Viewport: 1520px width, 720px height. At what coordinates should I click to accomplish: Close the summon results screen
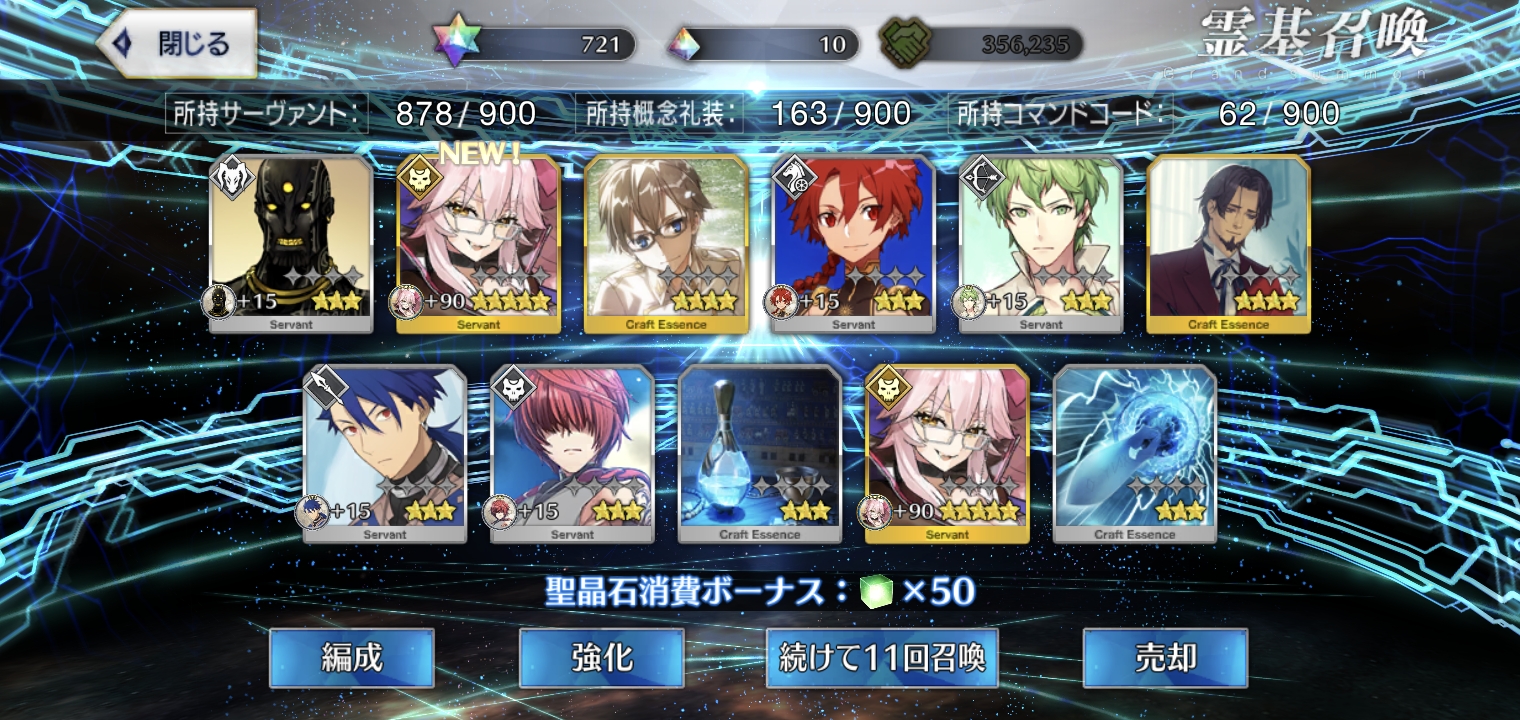tap(176, 44)
